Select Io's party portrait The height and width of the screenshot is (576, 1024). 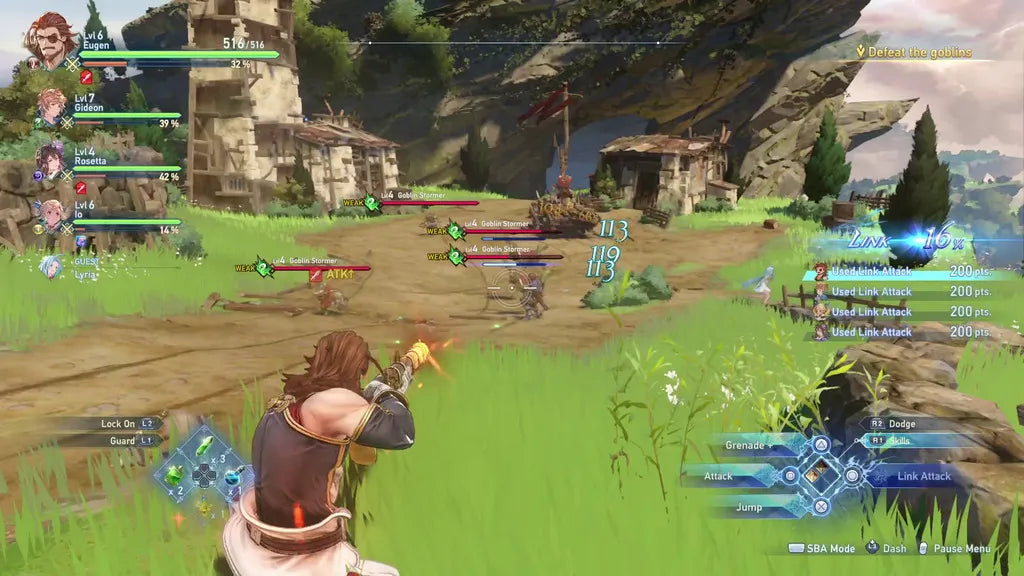51,214
